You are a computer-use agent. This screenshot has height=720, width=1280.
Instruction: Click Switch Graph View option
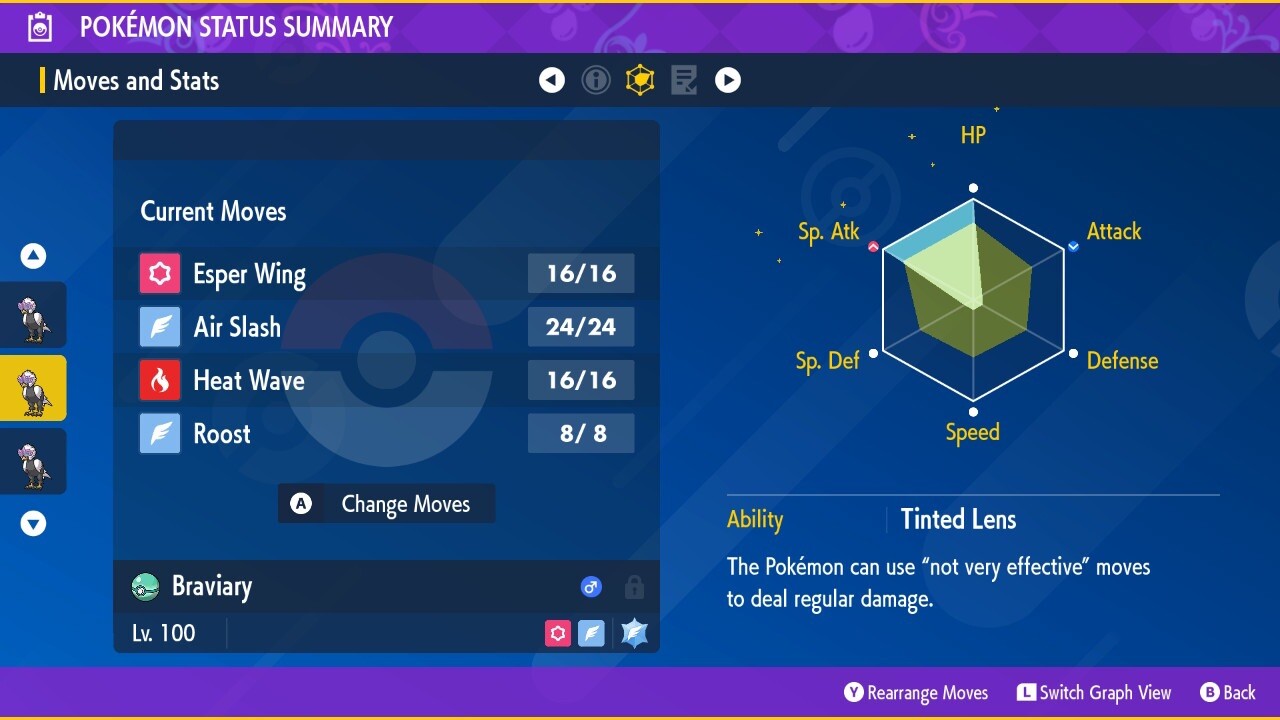pos(1094,693)
